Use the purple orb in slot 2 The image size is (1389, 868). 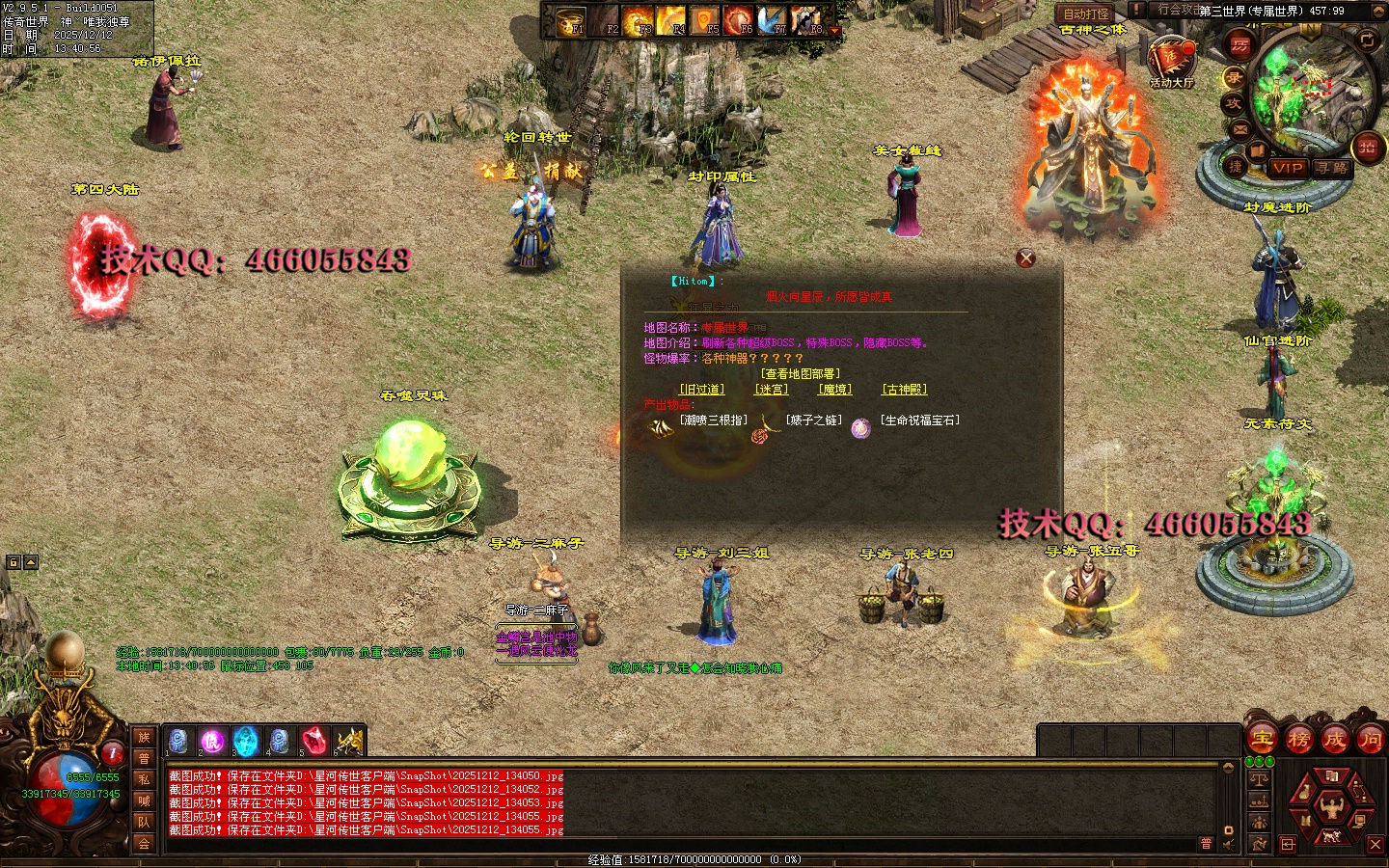coord(211,741)
